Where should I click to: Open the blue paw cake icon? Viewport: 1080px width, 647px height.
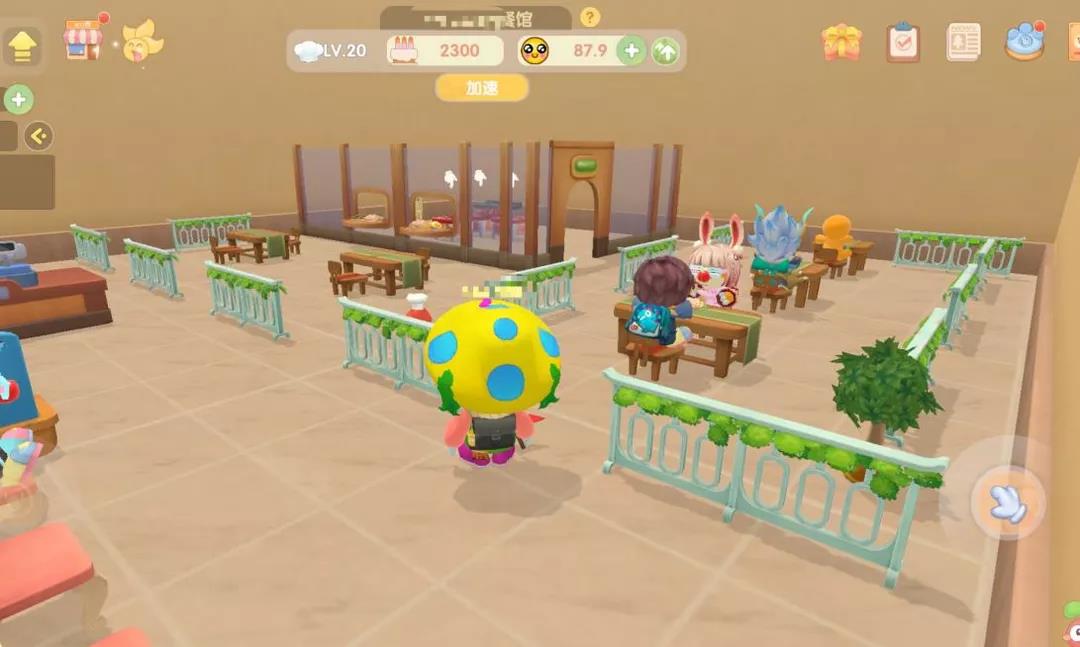(1024, 41)
